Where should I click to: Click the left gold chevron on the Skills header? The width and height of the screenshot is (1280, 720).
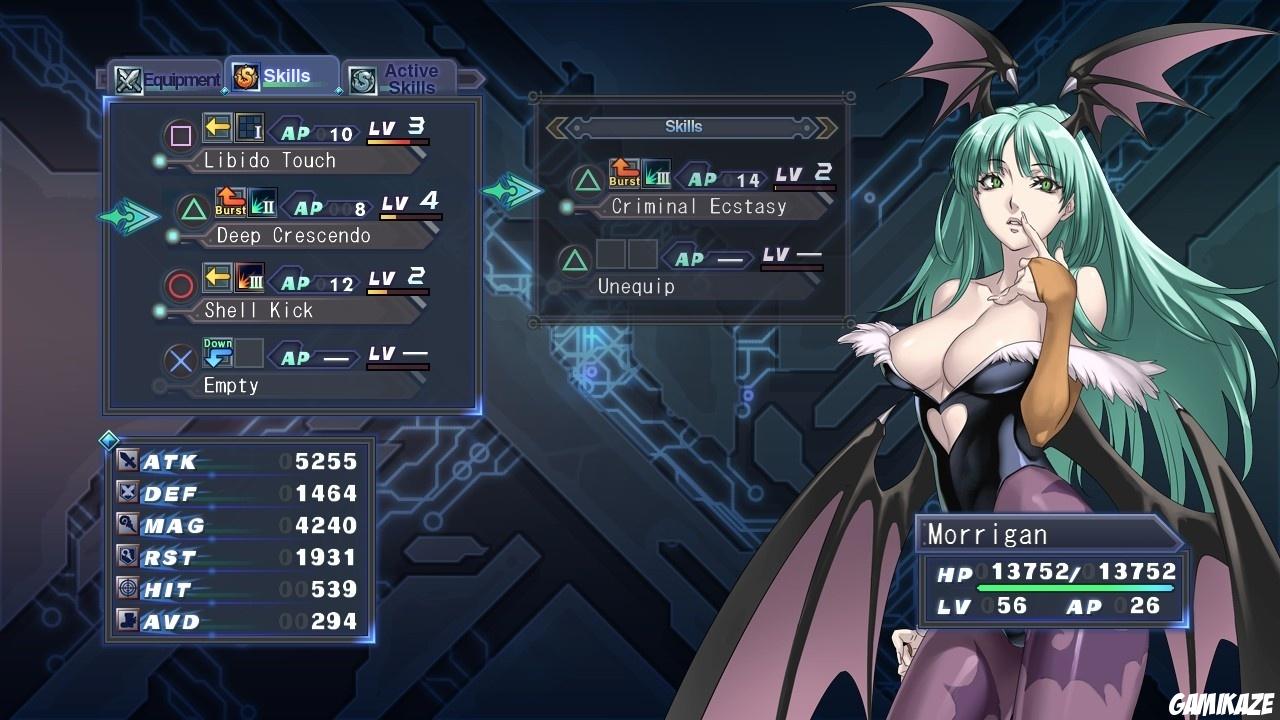(556, 126)
